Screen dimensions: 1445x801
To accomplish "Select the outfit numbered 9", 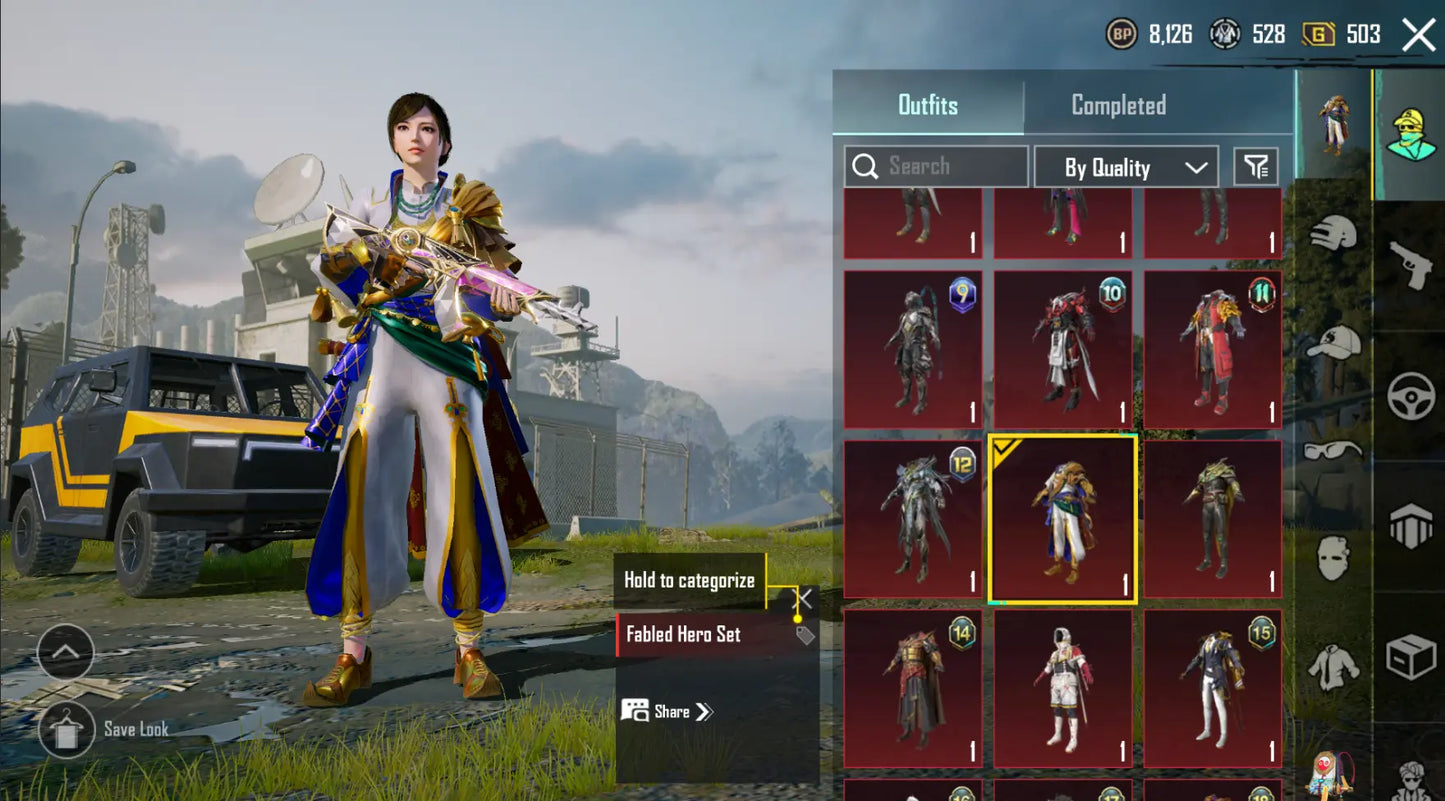I will click(x=913, y=350).
